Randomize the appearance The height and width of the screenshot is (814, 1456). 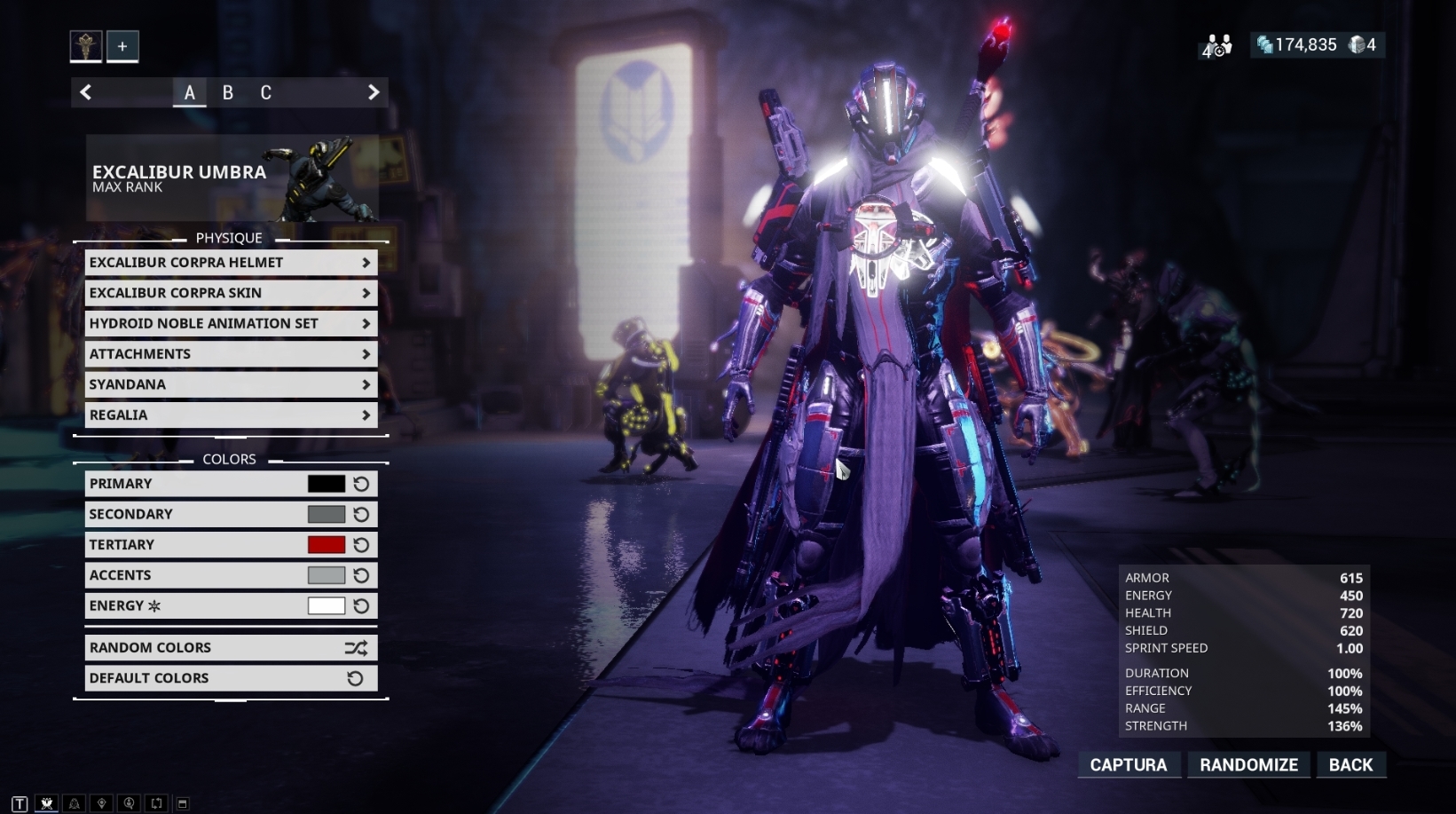(1248, 765)
